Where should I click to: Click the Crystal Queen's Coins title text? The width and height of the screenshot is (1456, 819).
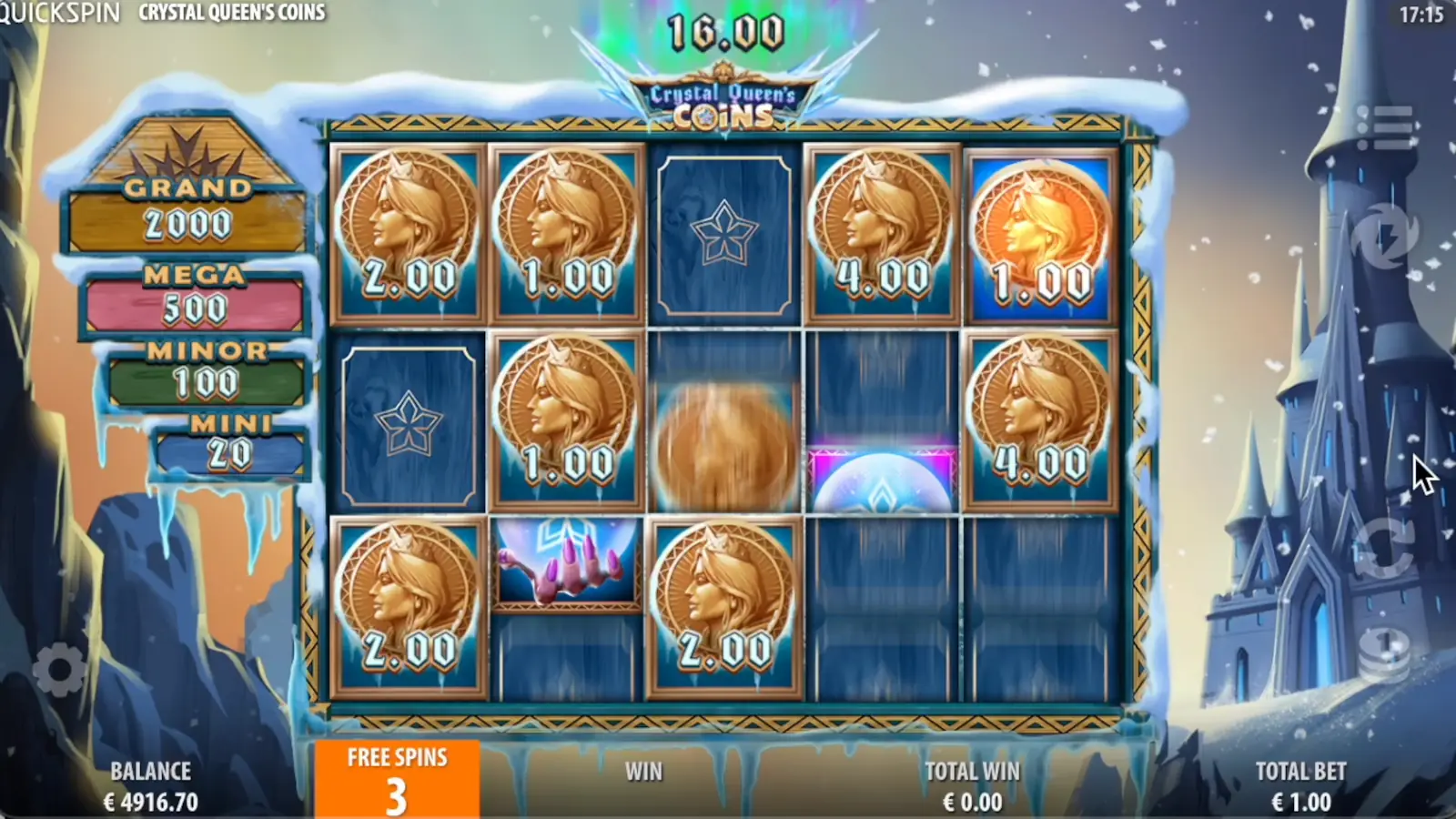click(232, 14)
